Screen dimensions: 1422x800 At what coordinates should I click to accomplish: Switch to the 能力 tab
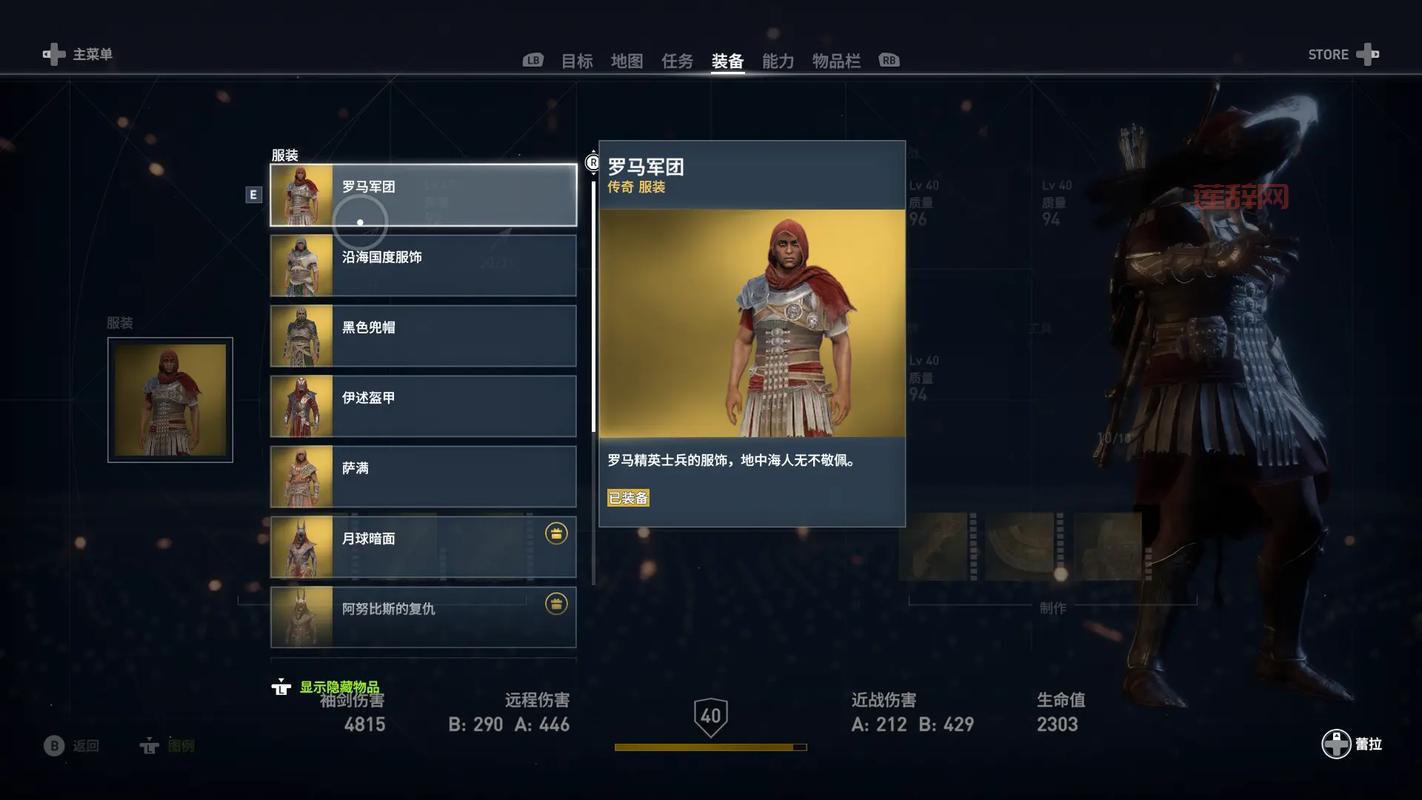click(778, 61)
